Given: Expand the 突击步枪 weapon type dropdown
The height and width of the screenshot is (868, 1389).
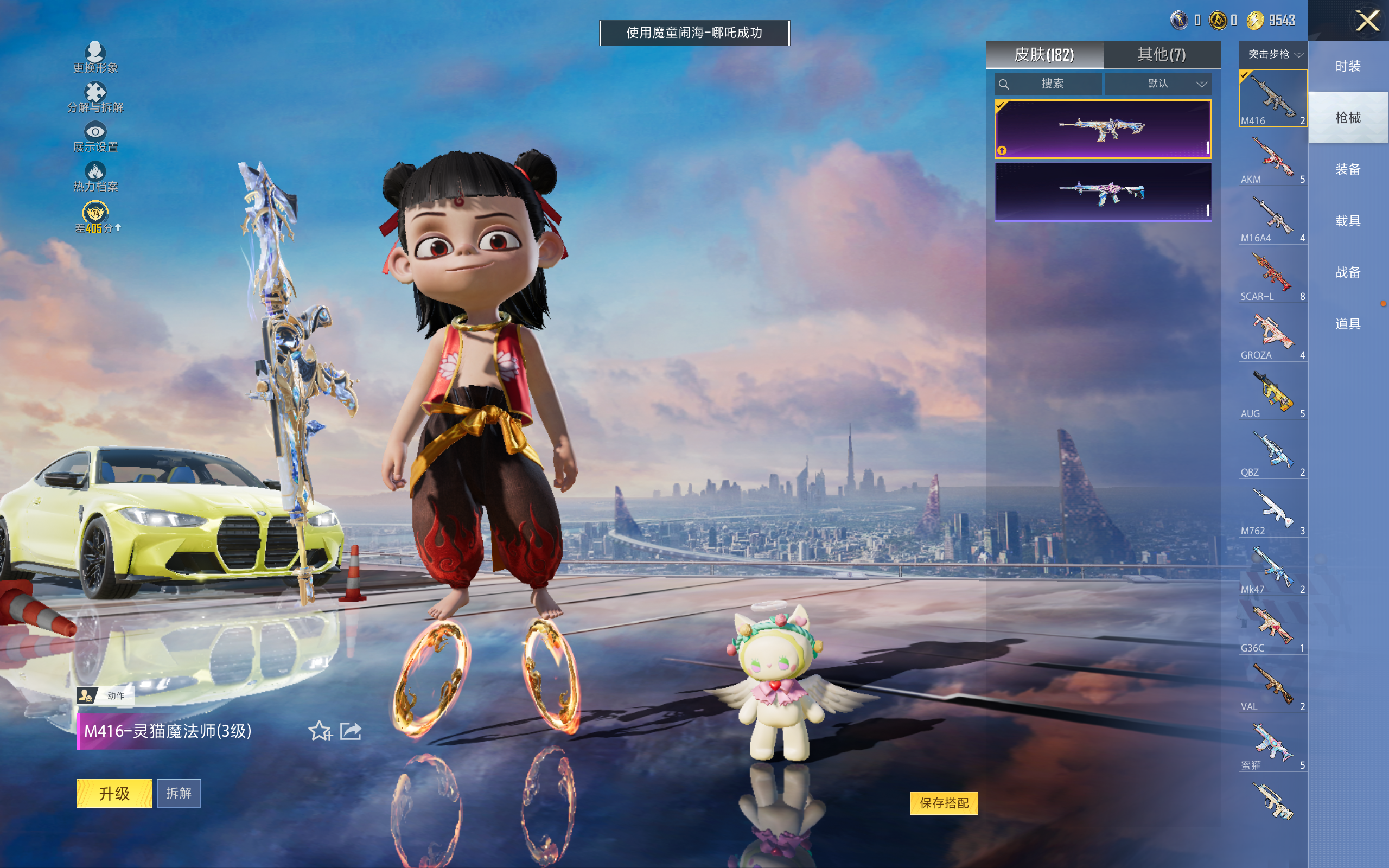Looking at the screenshot, I should coord(1274,55).
